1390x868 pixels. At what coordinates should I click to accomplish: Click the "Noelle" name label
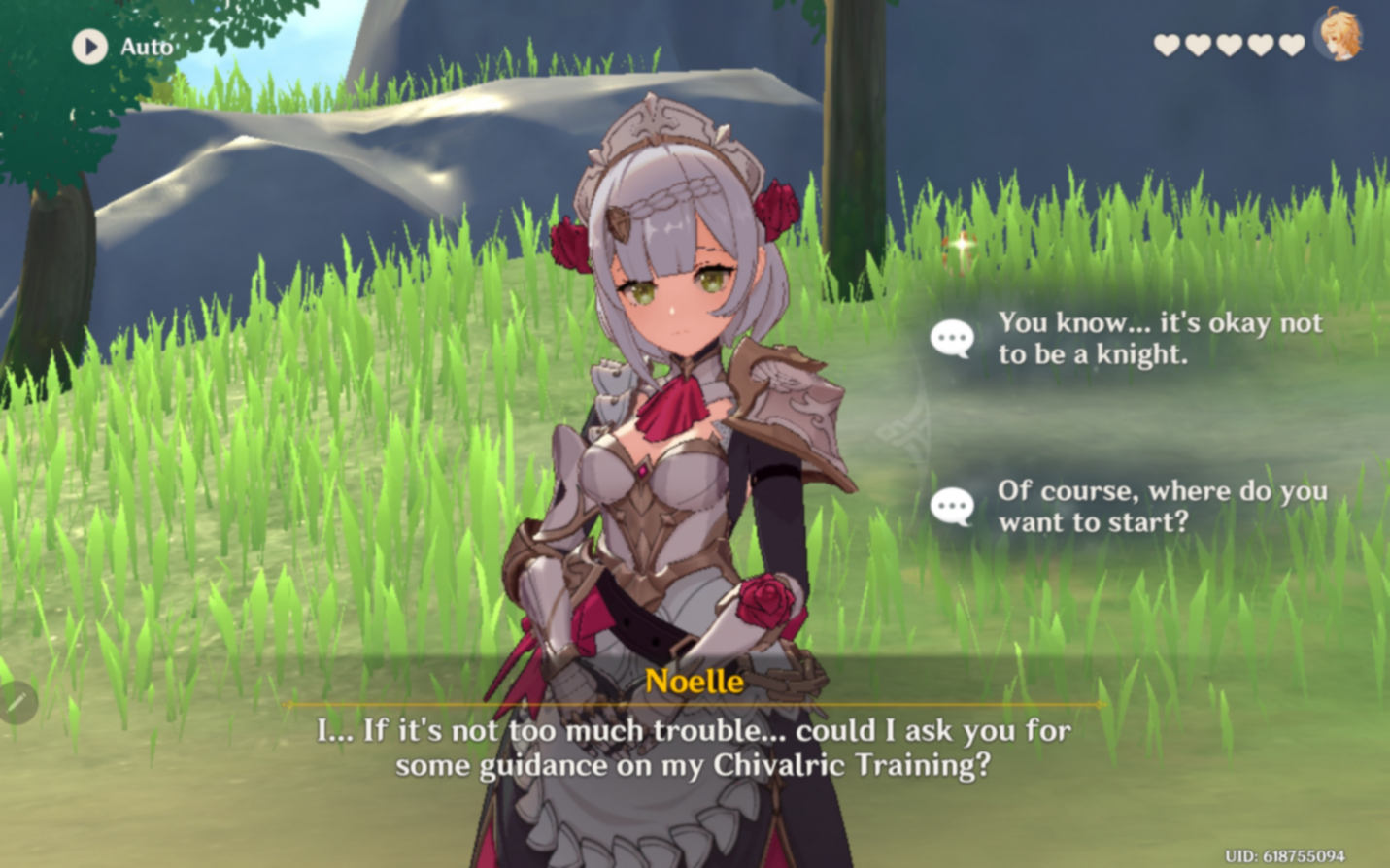[x=693, y=684]
